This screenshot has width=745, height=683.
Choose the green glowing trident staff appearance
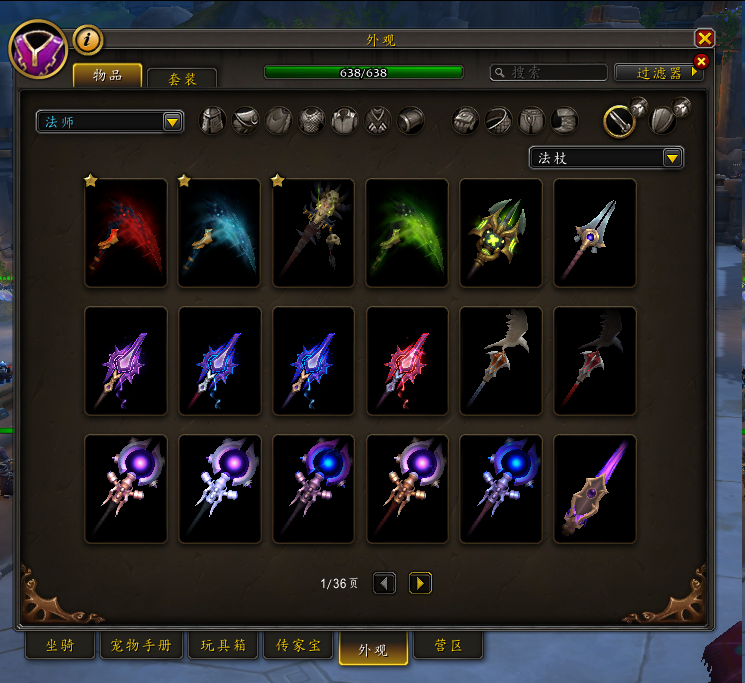tap(501, 233)
